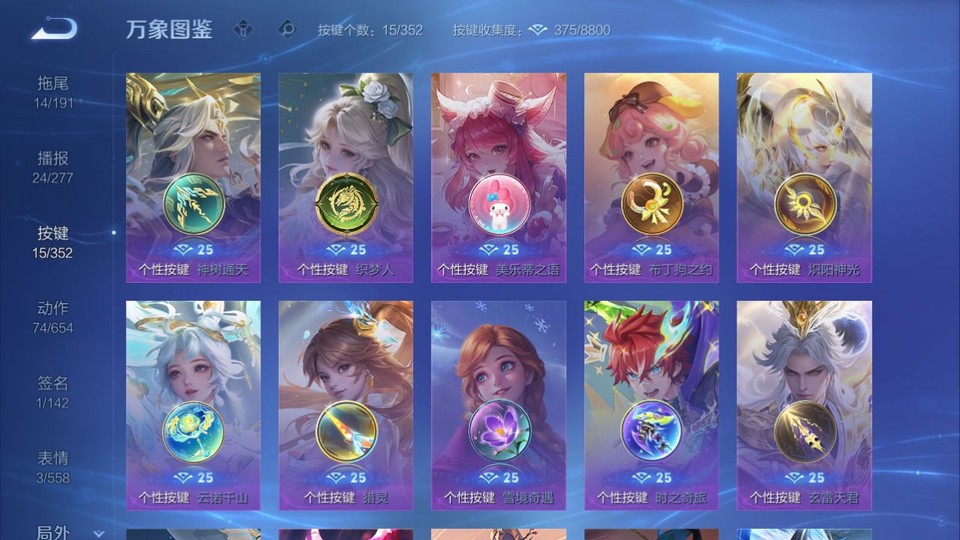This screenshot has height=540, width=960.
Task: Choose the 雪境奇遇 button skin card
Action: (x=498, y=405)
